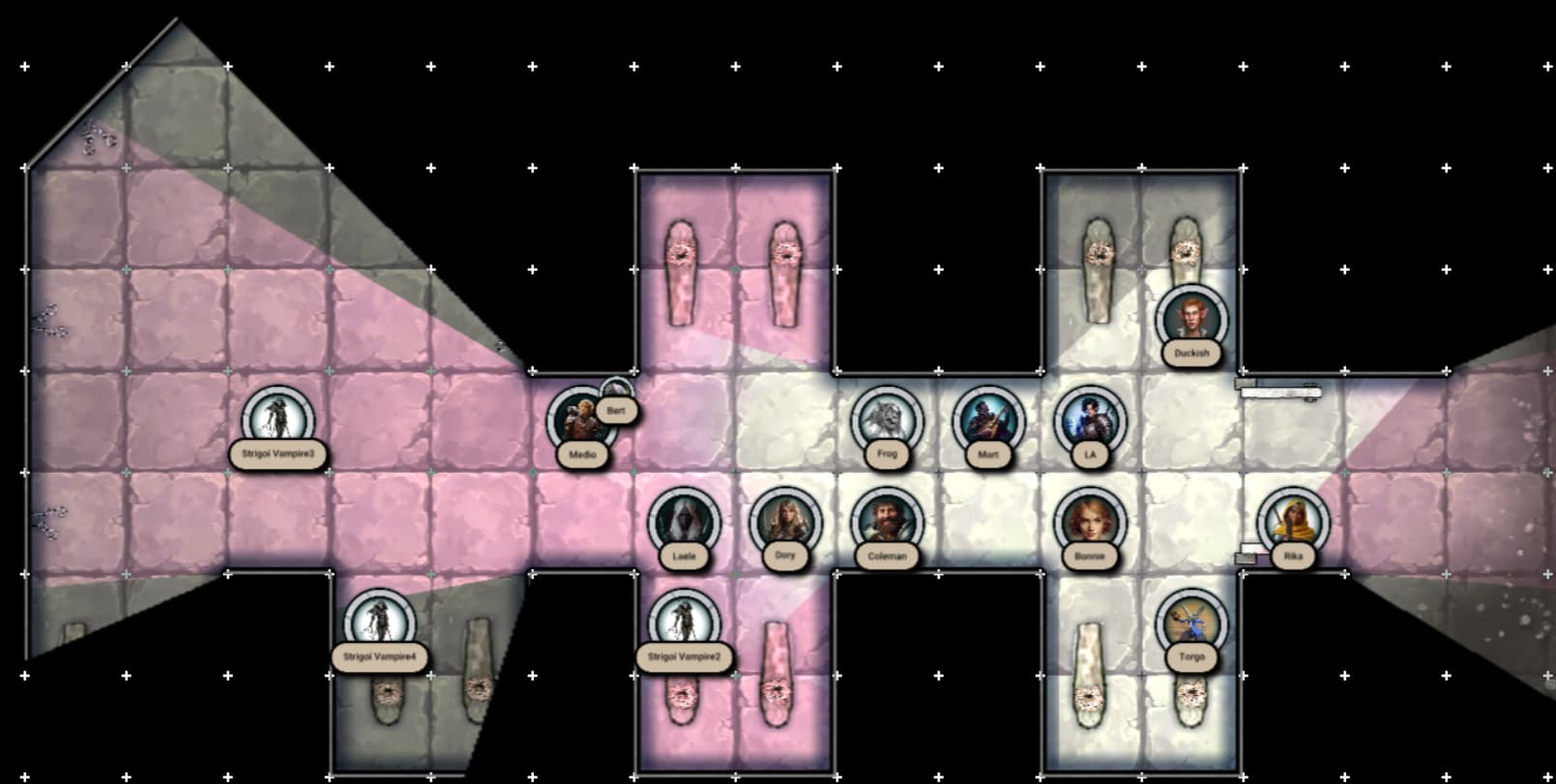The height and width of the screenshot is (784, 1556).
Task: Choose the Medio character token
Action: (580, 421)
